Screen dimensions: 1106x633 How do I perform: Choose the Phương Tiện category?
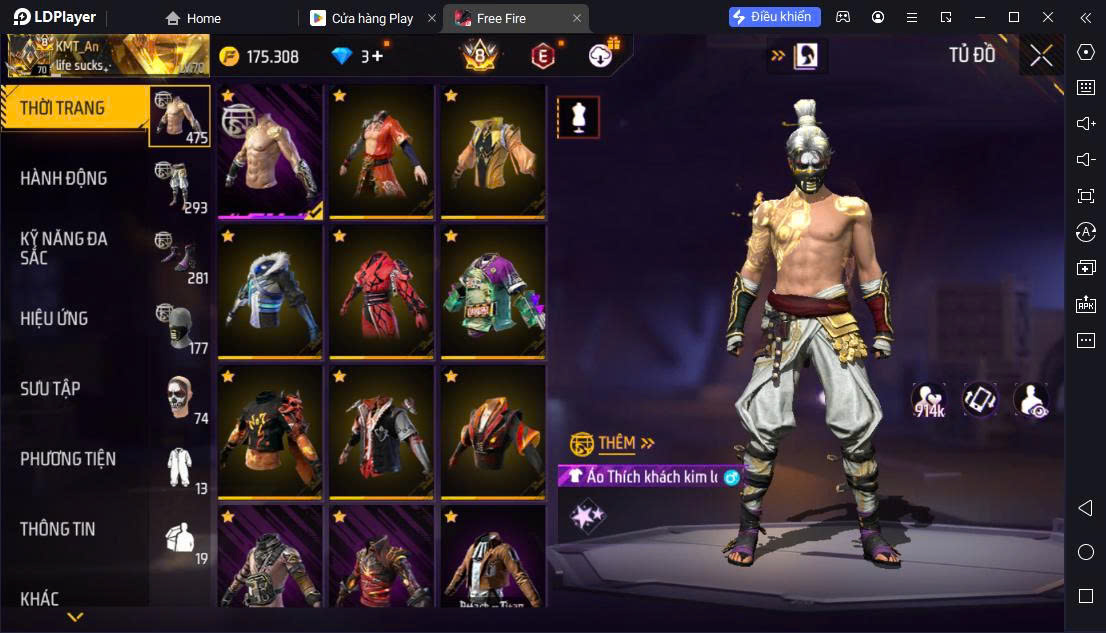coord(68,459)
